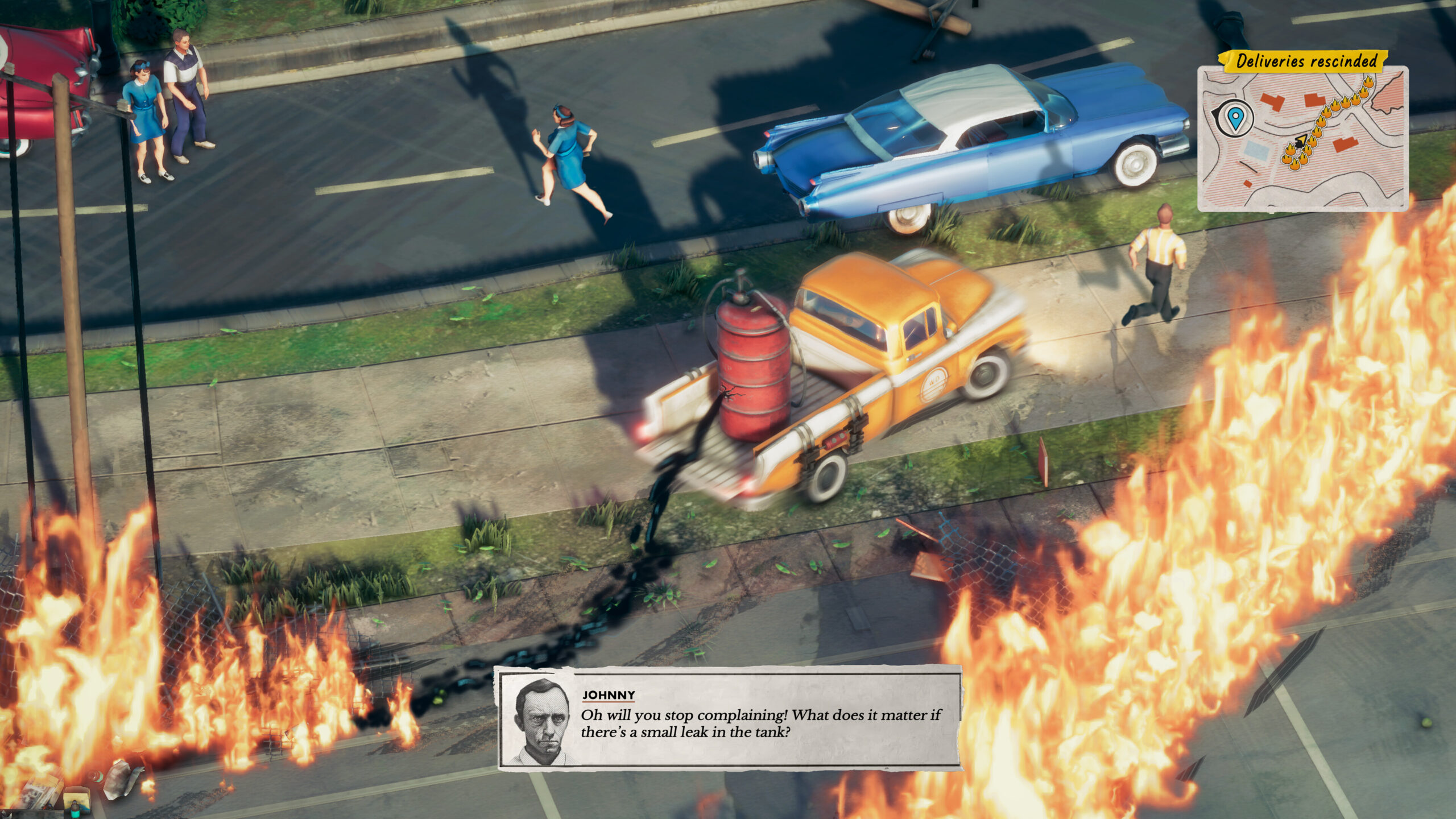Select the player arrow marker on the minimap
The width and height of the screenshot is (1456, 819).
coord(1301,140)
